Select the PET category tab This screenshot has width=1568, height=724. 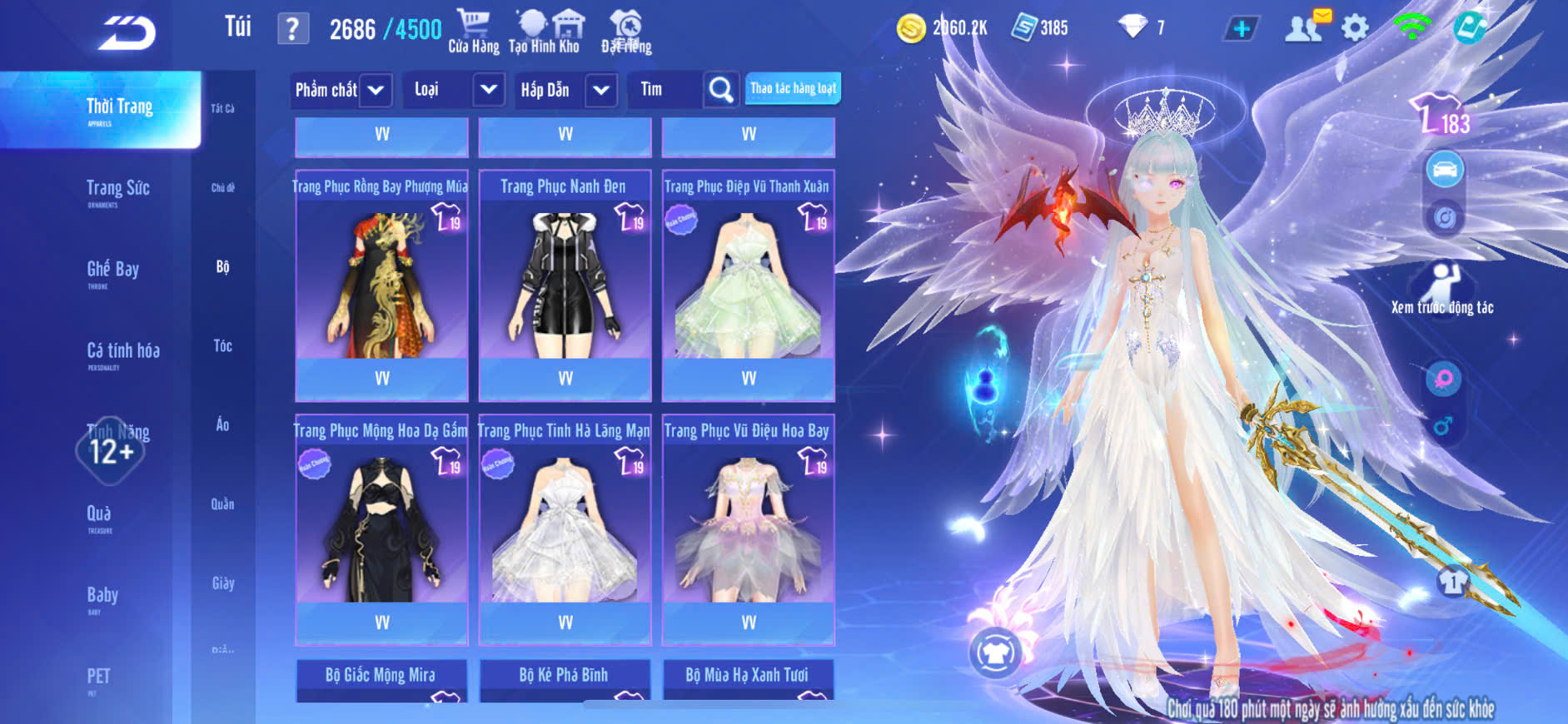click(98, 677)
